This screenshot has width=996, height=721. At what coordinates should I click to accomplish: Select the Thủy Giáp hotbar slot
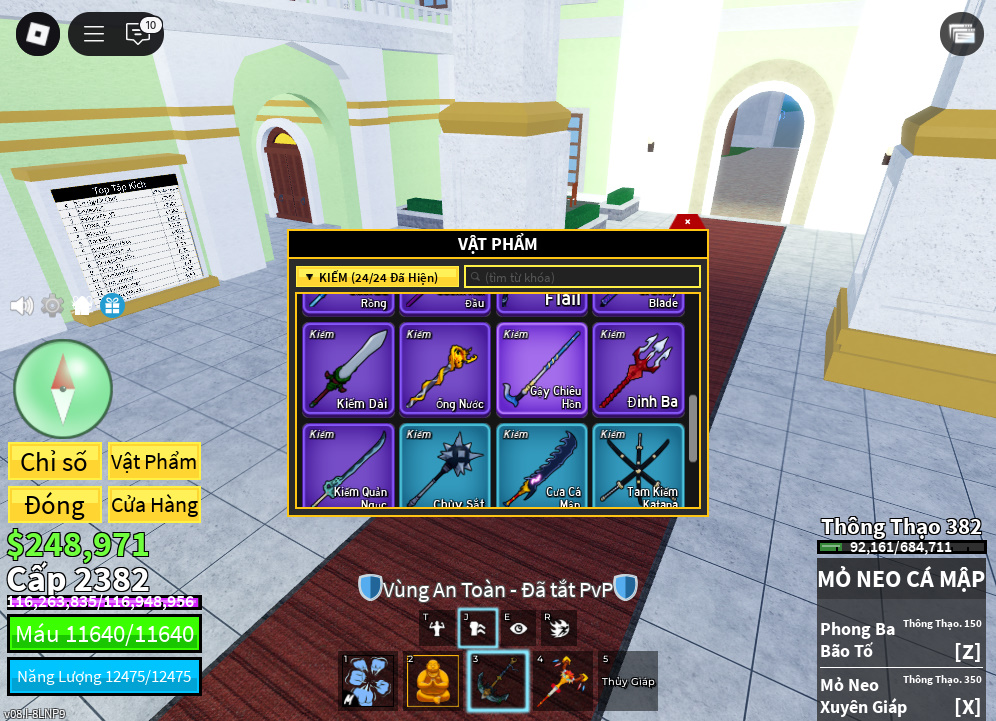(x=627, y=681)
